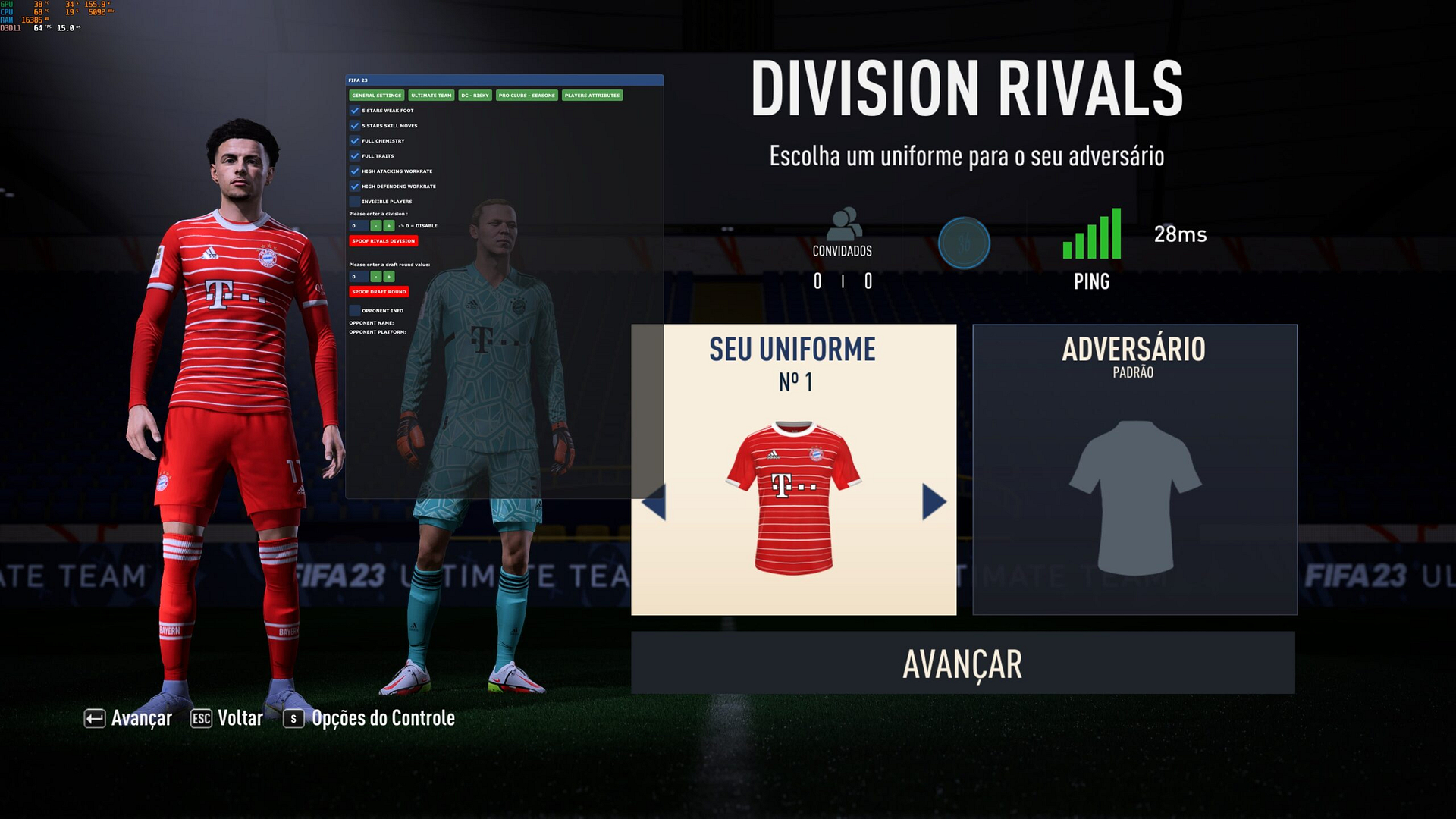Viewport: 1456px width, 819px height.
Task: Show the next kit with right arrow
Action: click(934, 501)
